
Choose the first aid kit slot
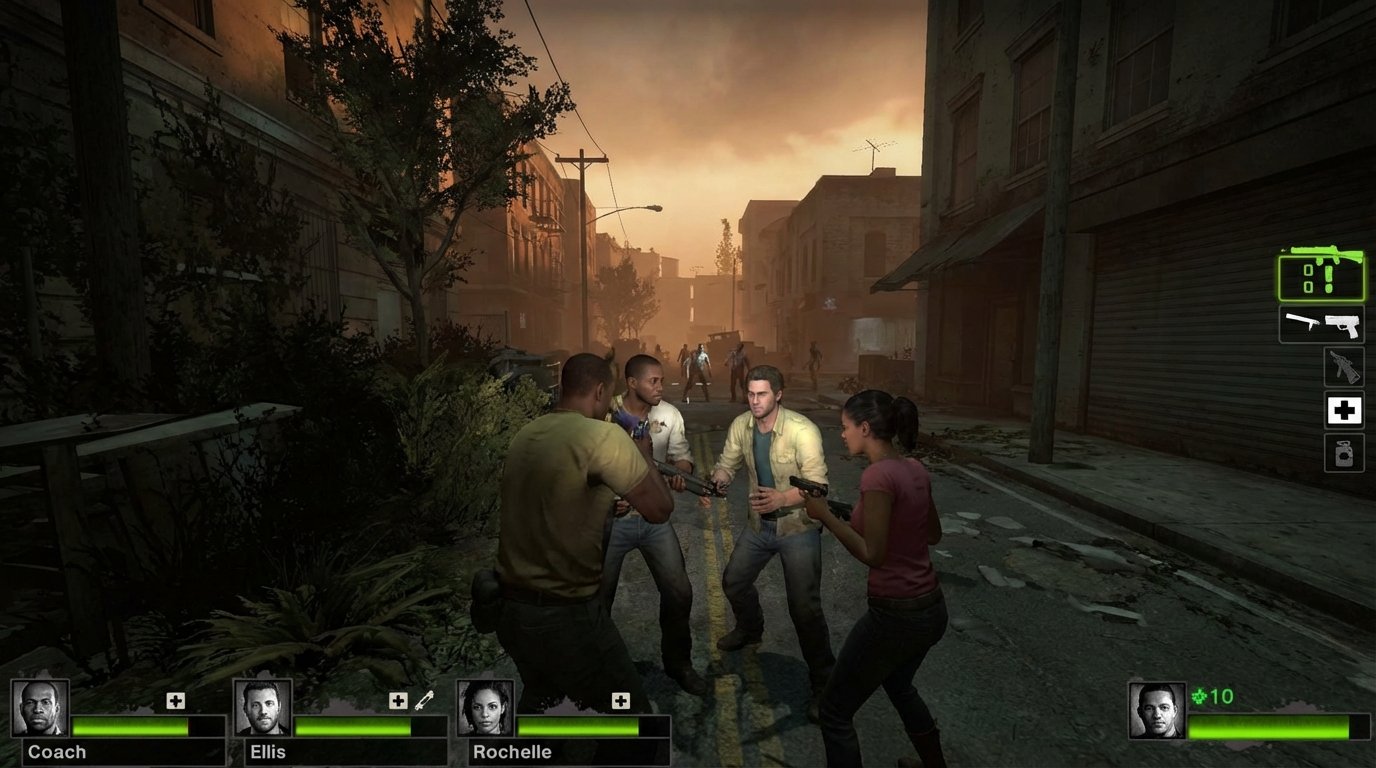(x=1344, y=410)
